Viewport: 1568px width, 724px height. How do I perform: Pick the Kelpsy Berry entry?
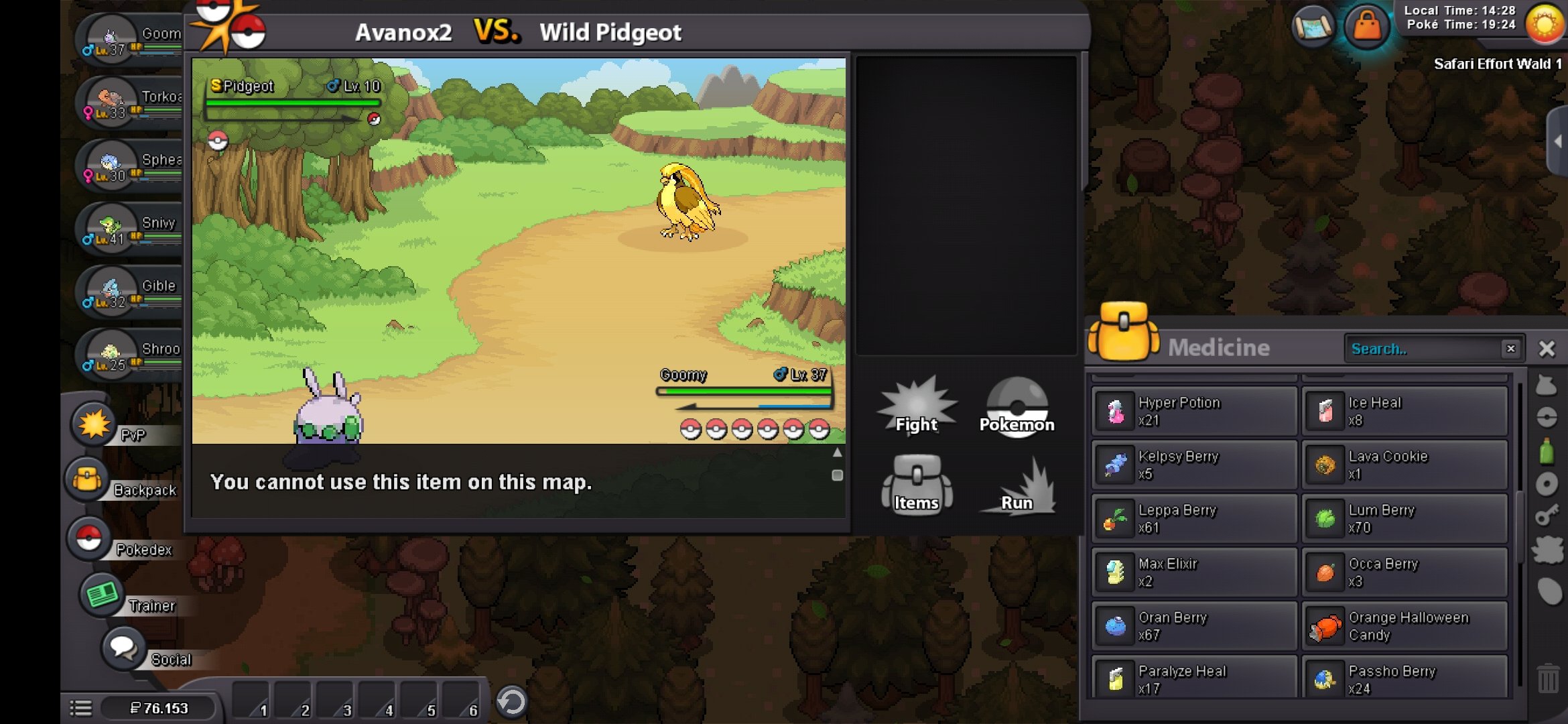click(1194, 465)
